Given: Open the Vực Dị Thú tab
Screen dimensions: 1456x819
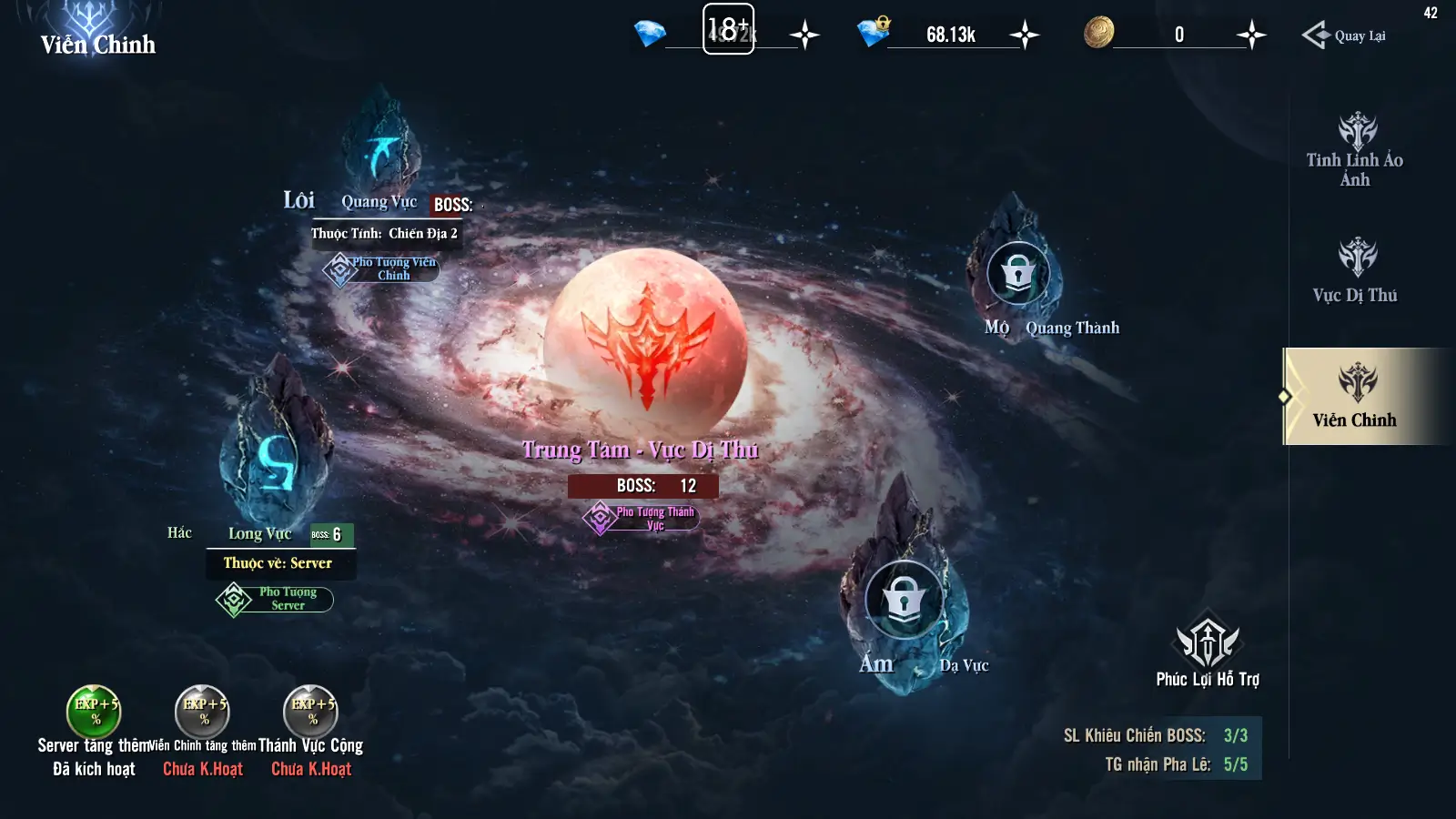Looking at the screenshot, I should click(x=1354, y=270).
